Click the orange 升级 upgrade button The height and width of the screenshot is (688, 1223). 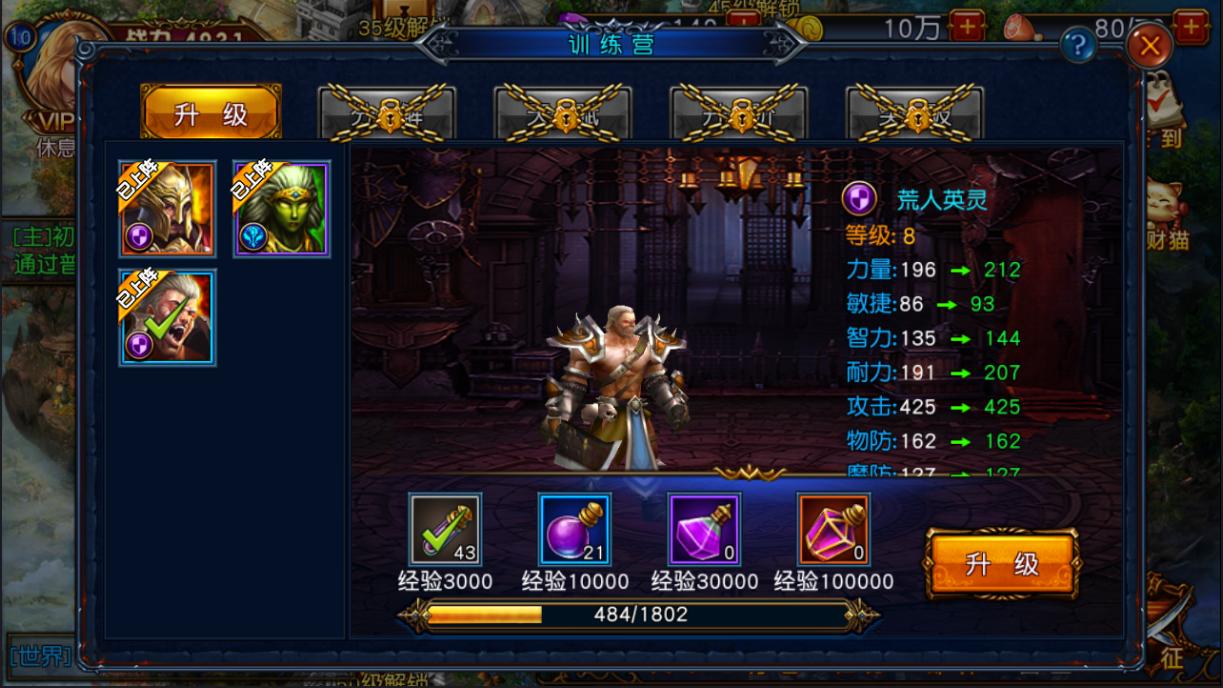pos(1001,564)
